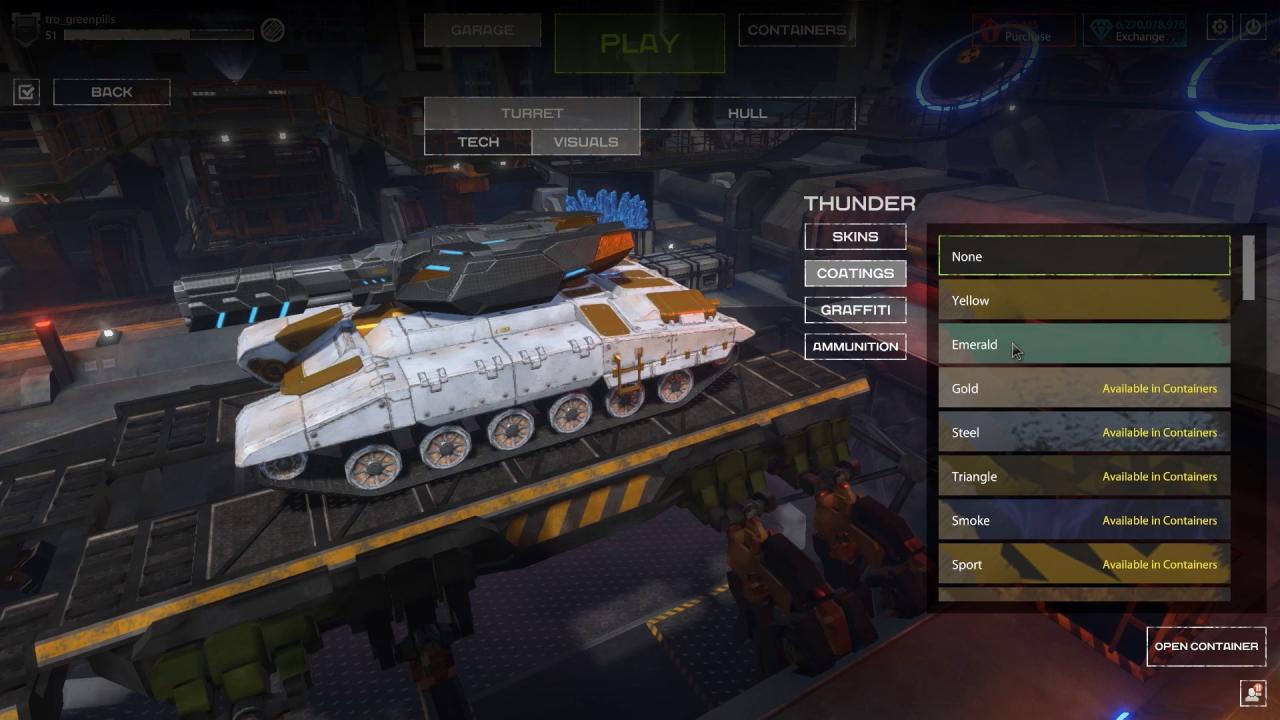Select the Steel coating row
The height and width of the screenshot is (720, 1280).
pyautogui.click(x=1084, y=432)
